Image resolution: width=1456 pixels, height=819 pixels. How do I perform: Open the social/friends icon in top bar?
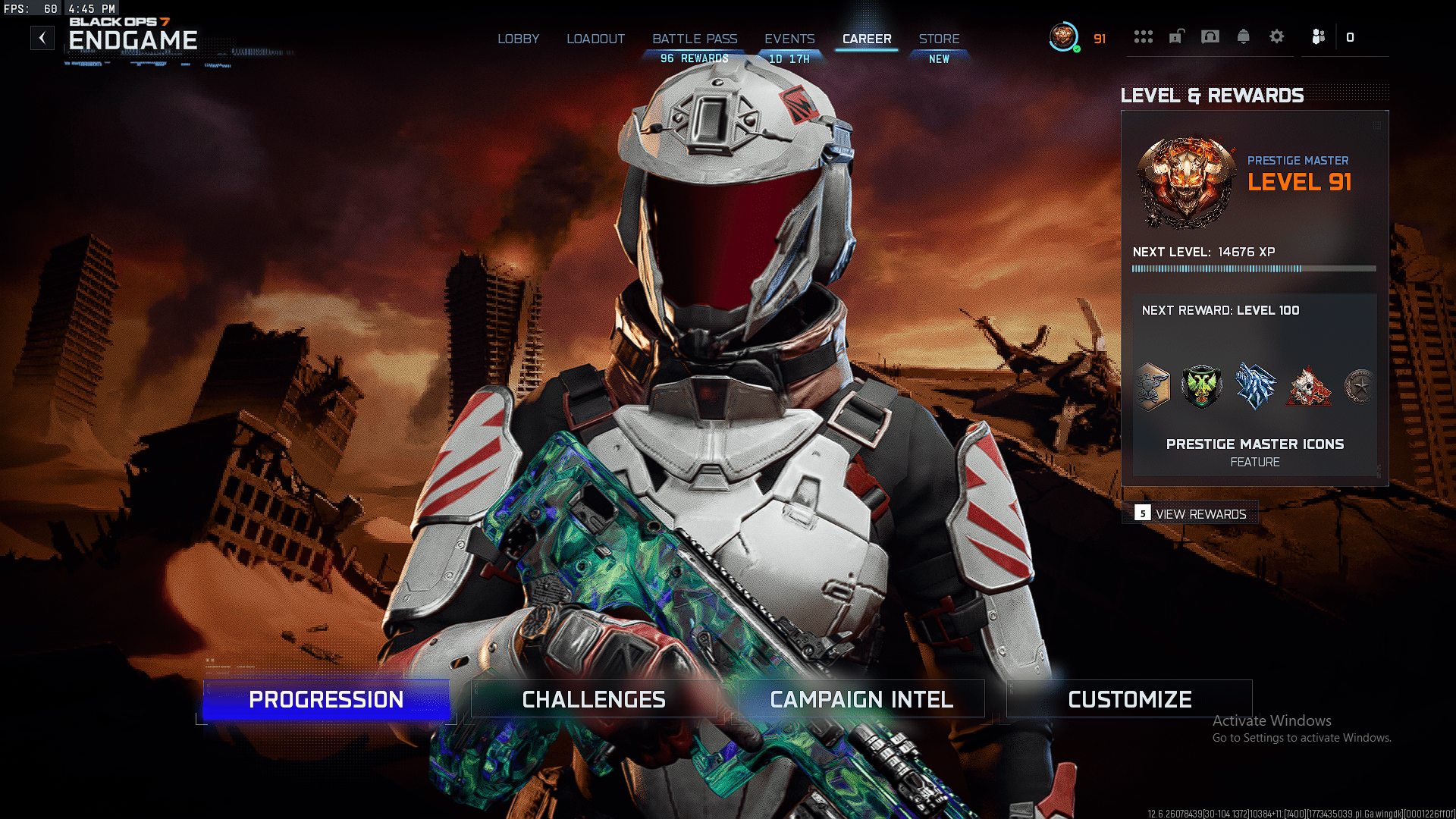(x=1318, y=36)
